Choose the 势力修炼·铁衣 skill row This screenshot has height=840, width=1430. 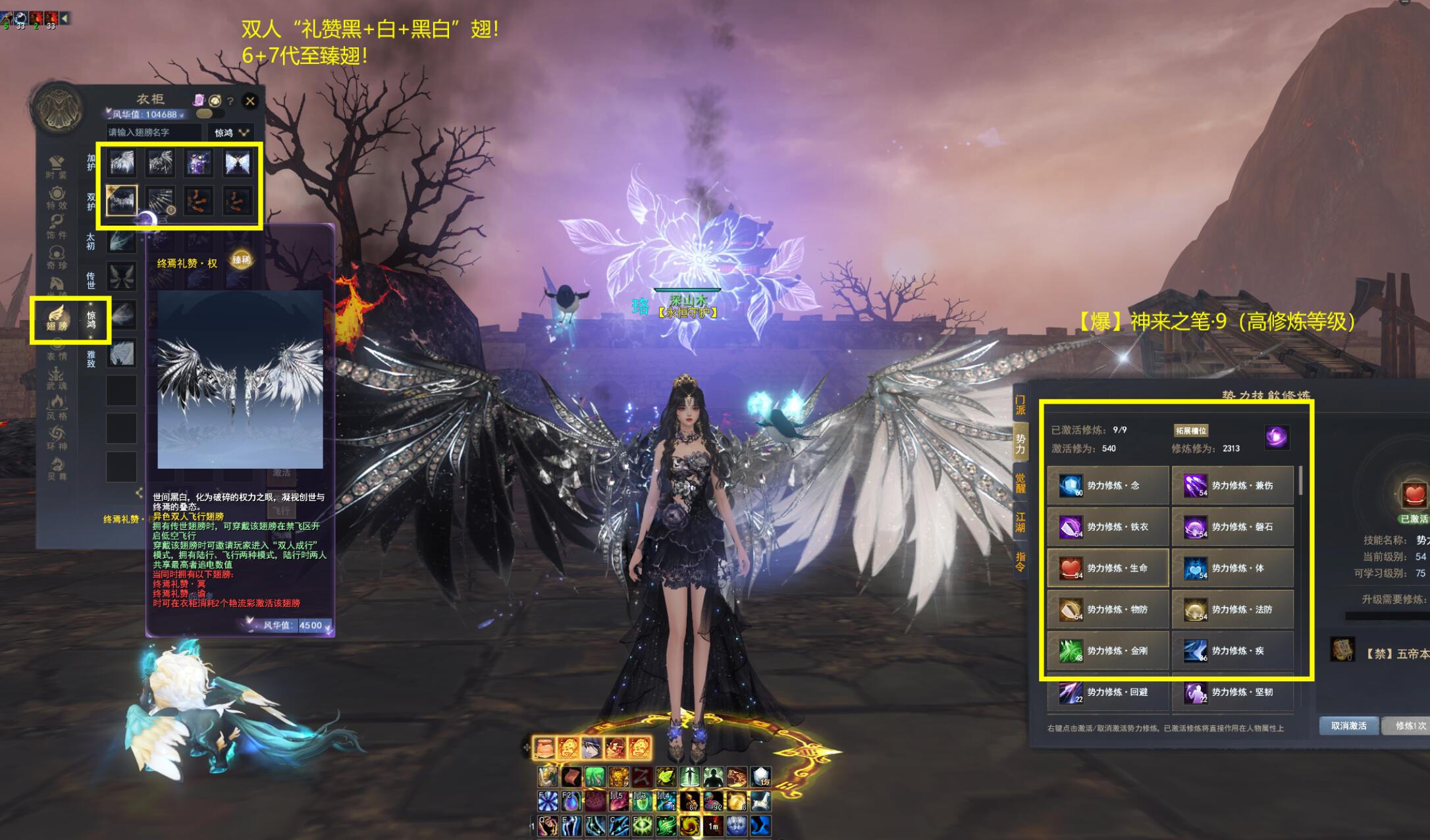pyautogui.click(x=1107, y=527)
